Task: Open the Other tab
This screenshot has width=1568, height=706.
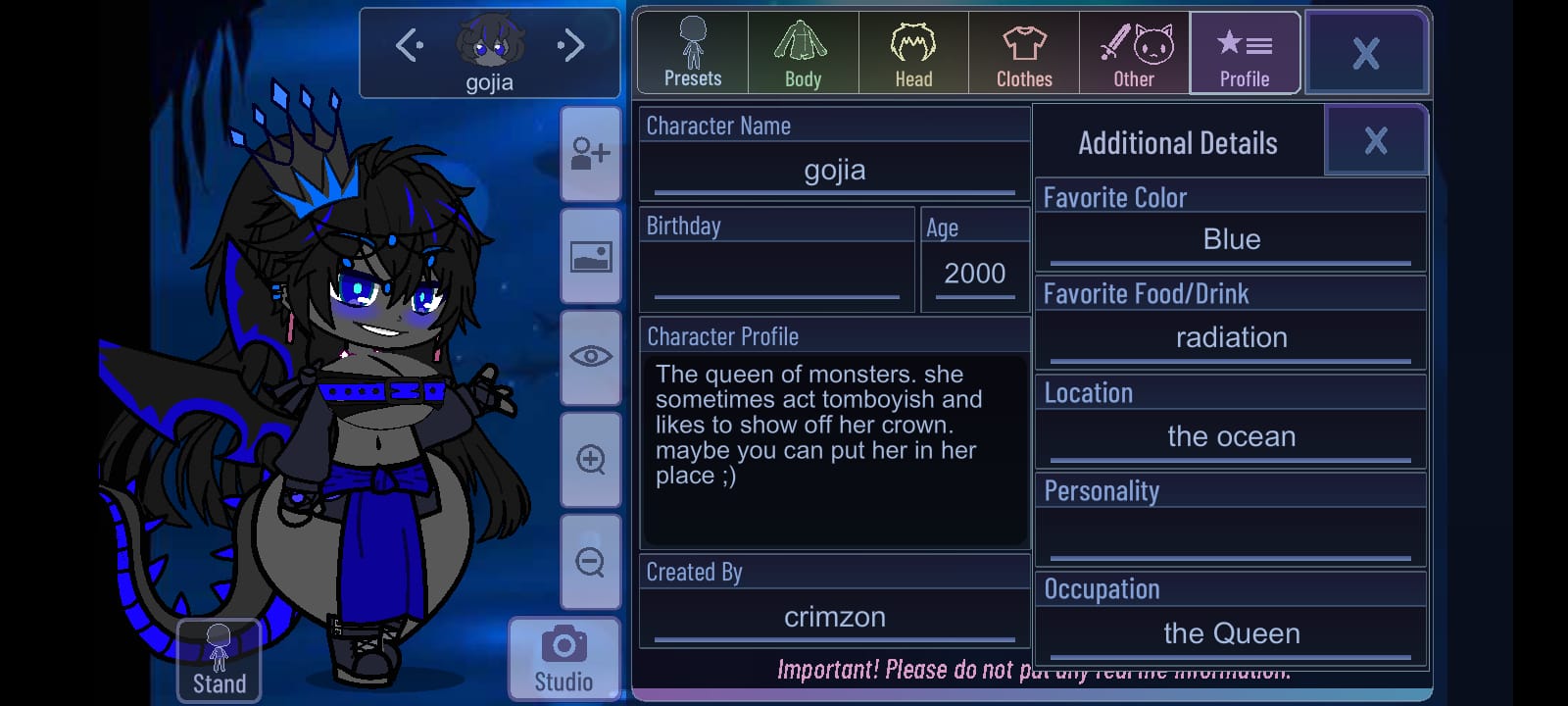Action: click(1134, 53)
